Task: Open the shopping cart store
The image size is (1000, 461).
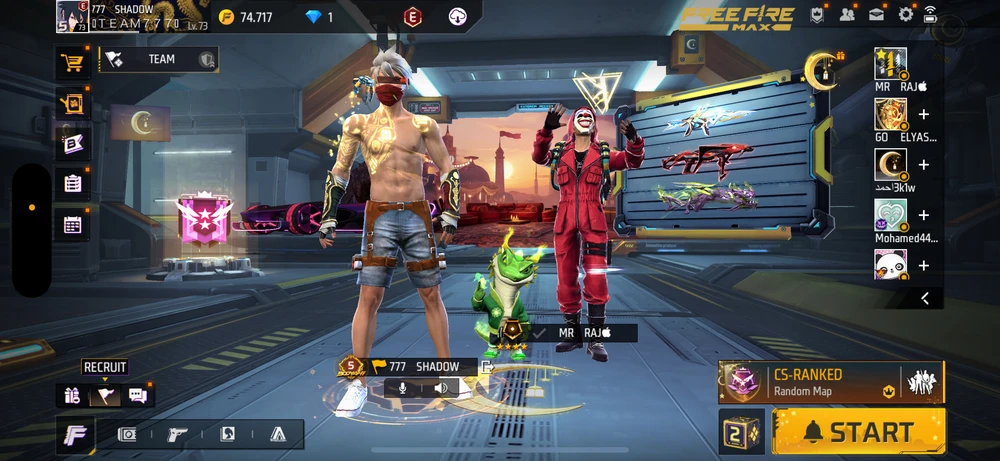Action: (x=72, y=63)
